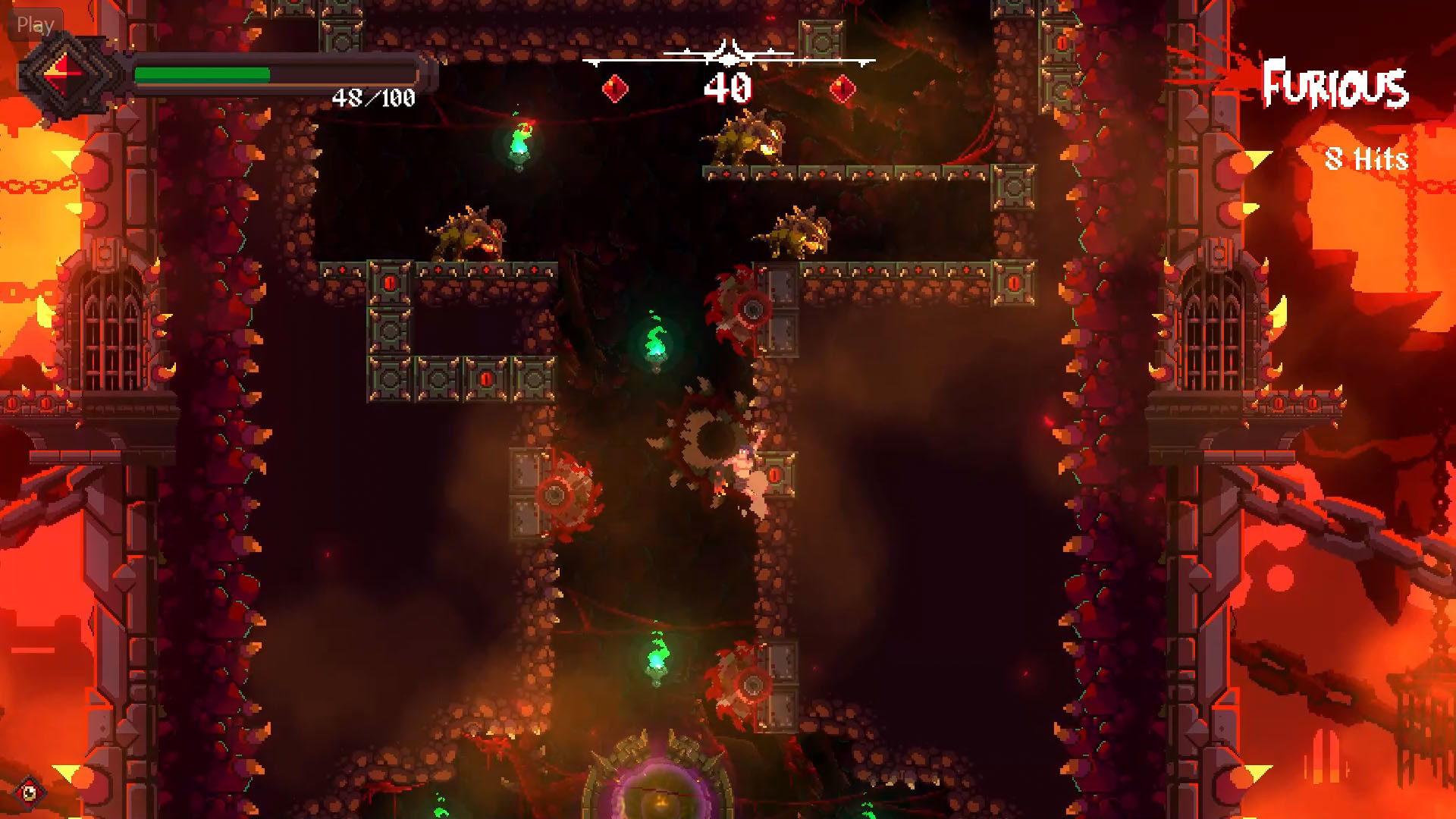Click the left red diamond beside the counter
Image resolution: width=1456 pixels, height=819 pixels.
pos(614,89)
